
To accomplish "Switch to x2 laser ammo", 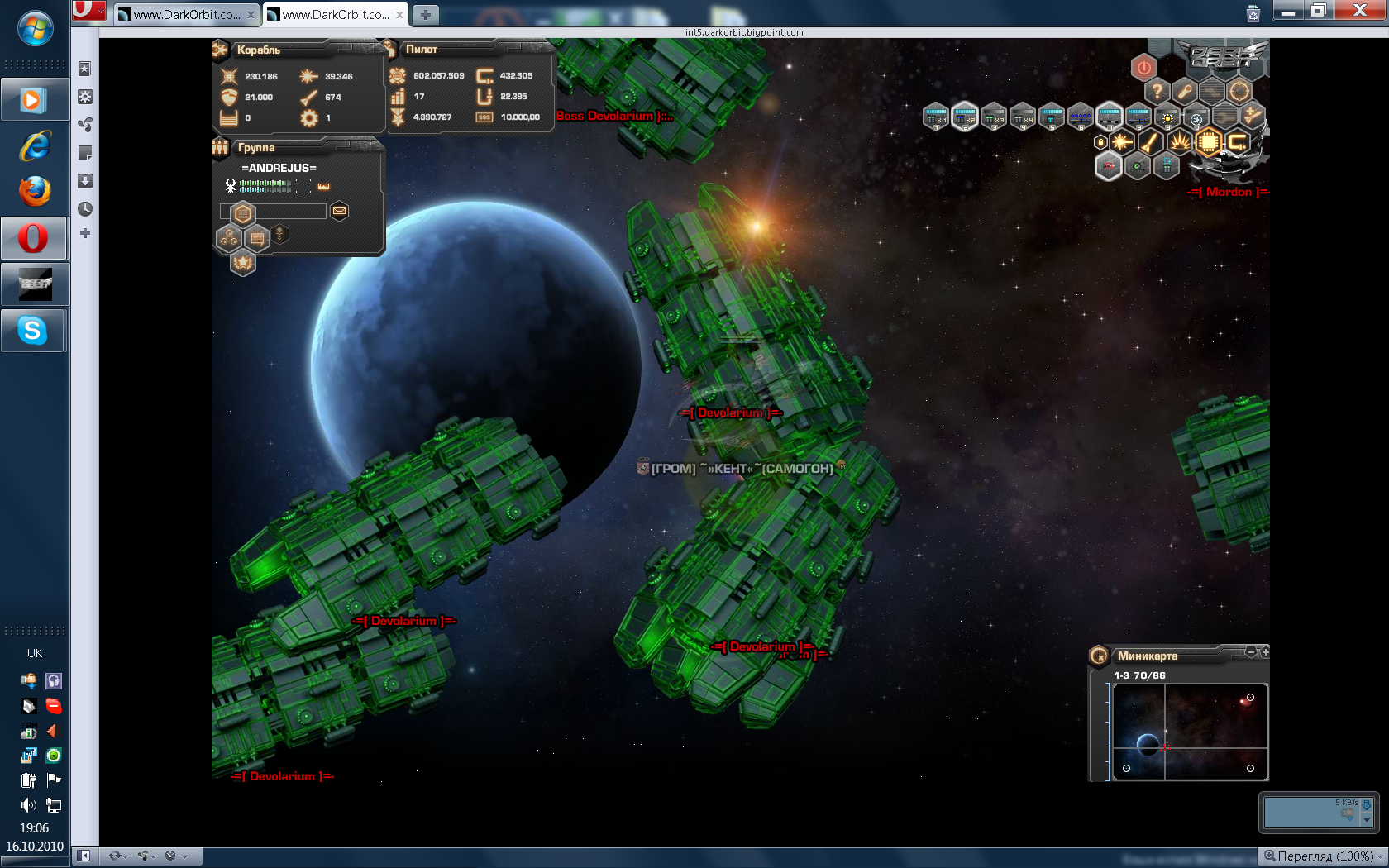I will [x=965, y=117].
